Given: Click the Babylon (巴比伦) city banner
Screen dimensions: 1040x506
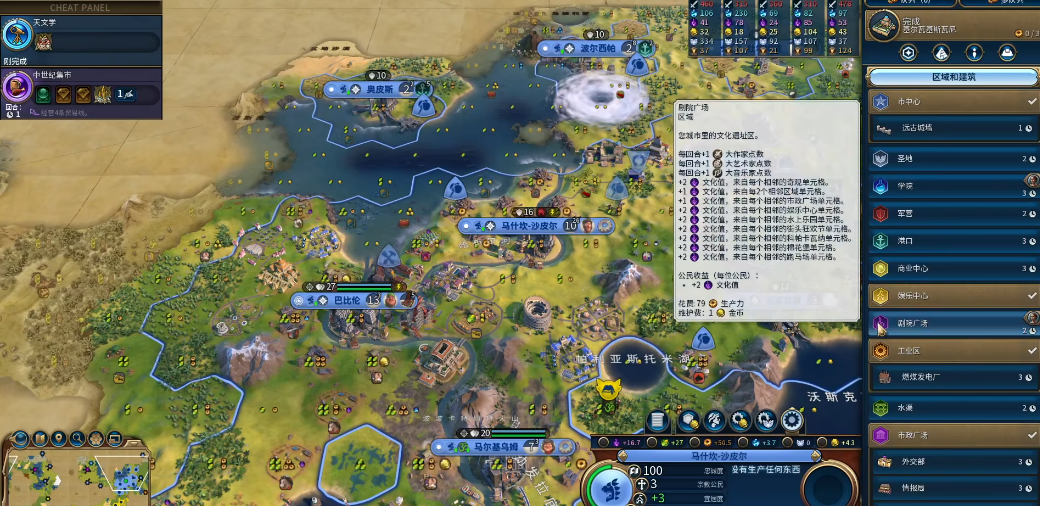Looking at the screenshot, I should tap(350, 300).
